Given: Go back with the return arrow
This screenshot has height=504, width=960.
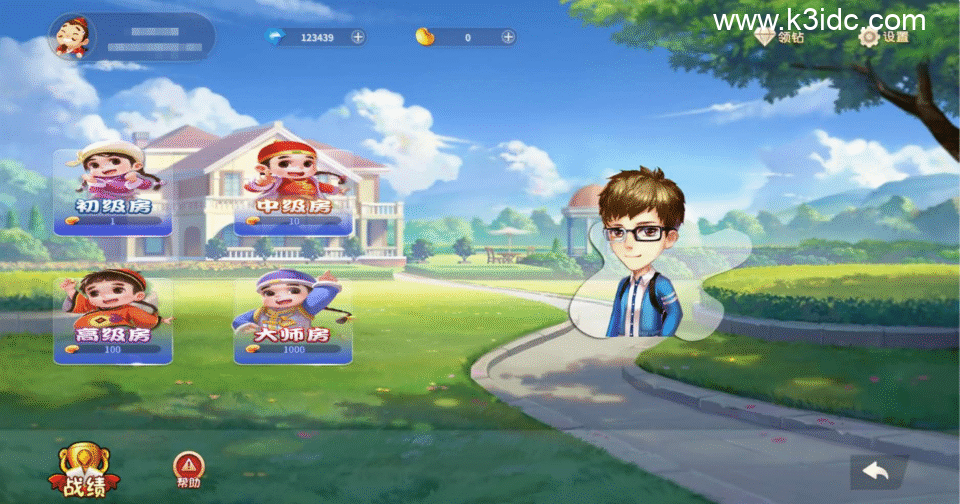Looking at the screenshot, I should (x=877, y=470).
